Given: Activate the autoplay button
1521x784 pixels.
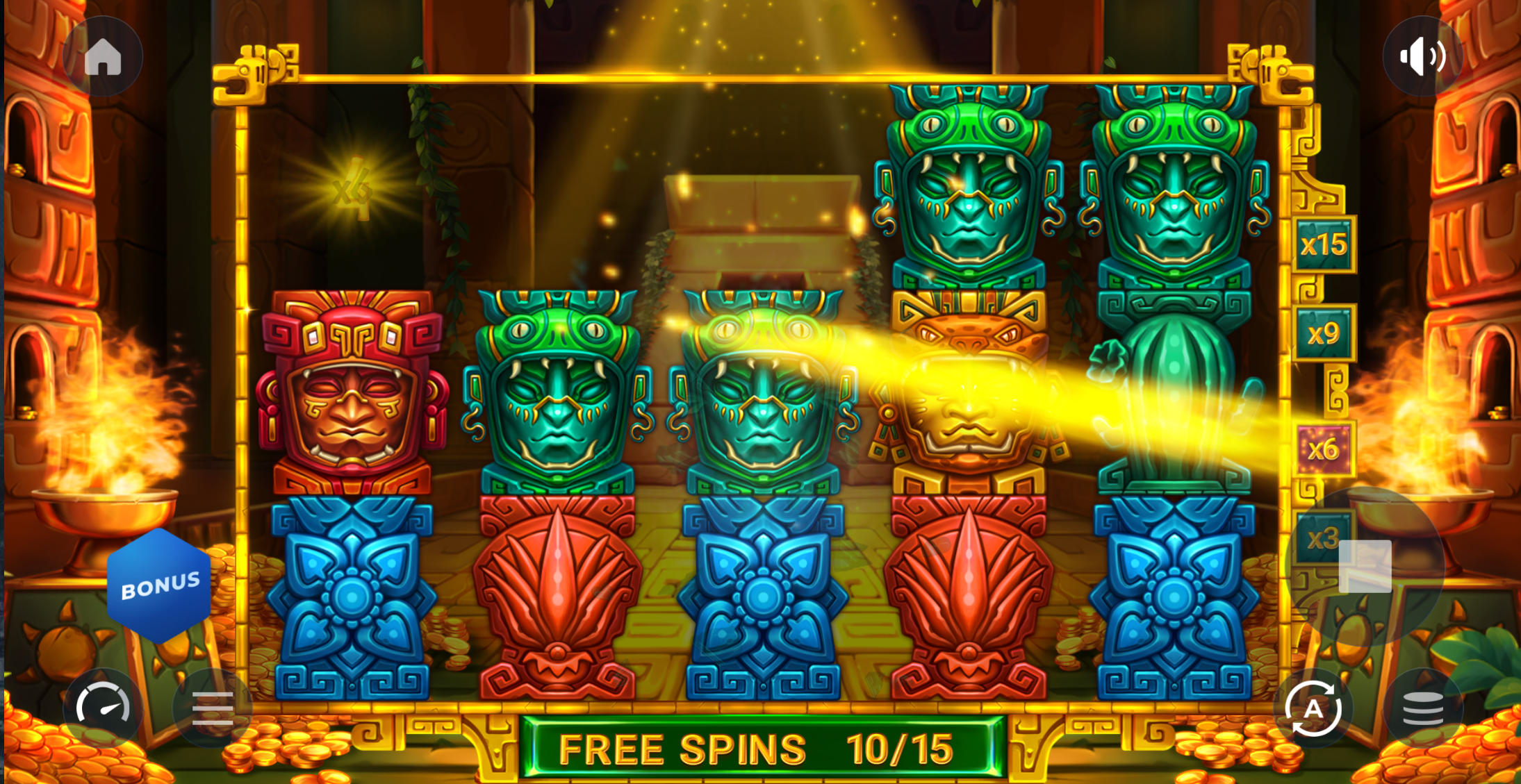Looking at the screenshot, I should [x=1313, y=708].
